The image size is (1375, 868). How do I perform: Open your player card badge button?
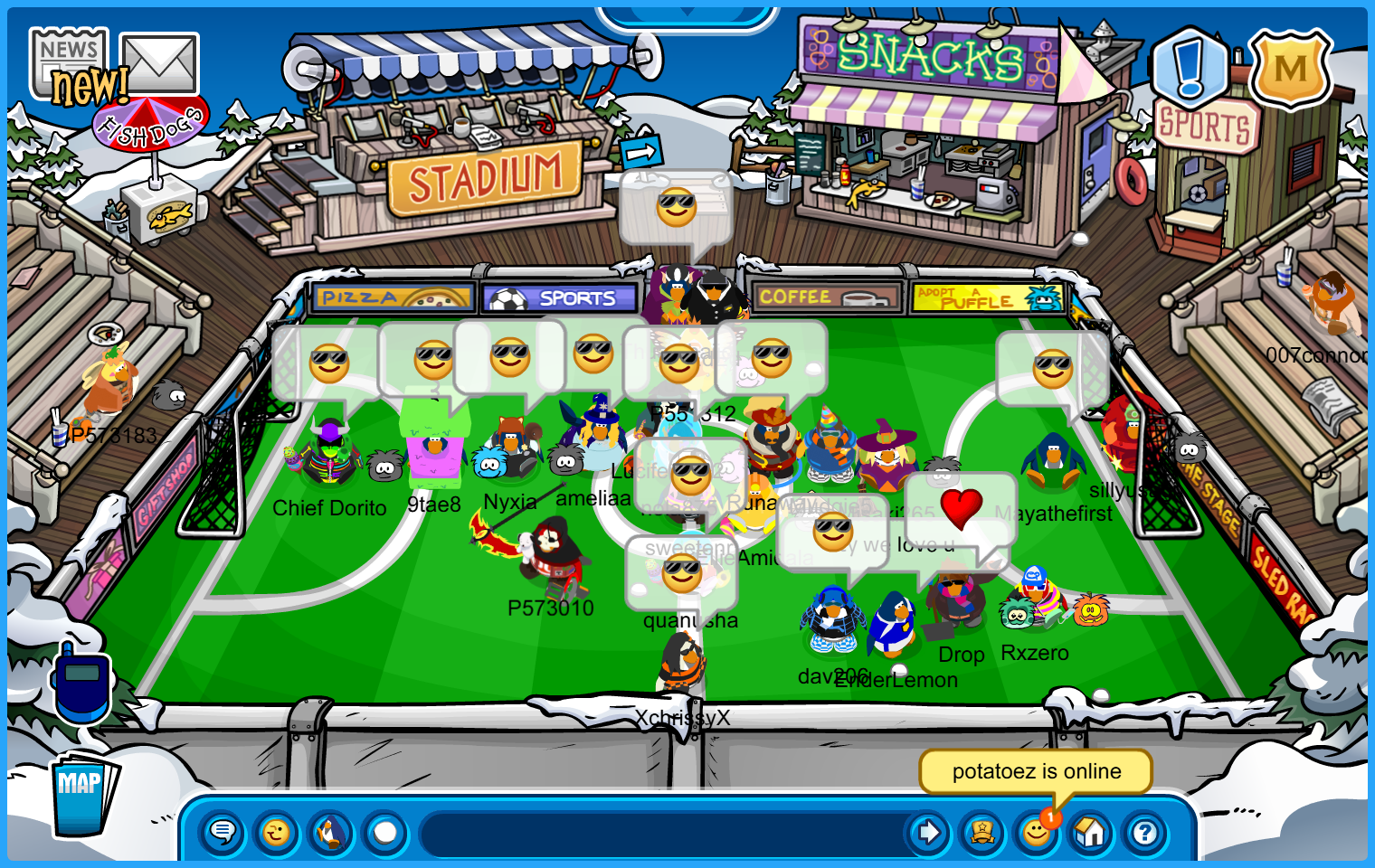(x=982, y=832)
